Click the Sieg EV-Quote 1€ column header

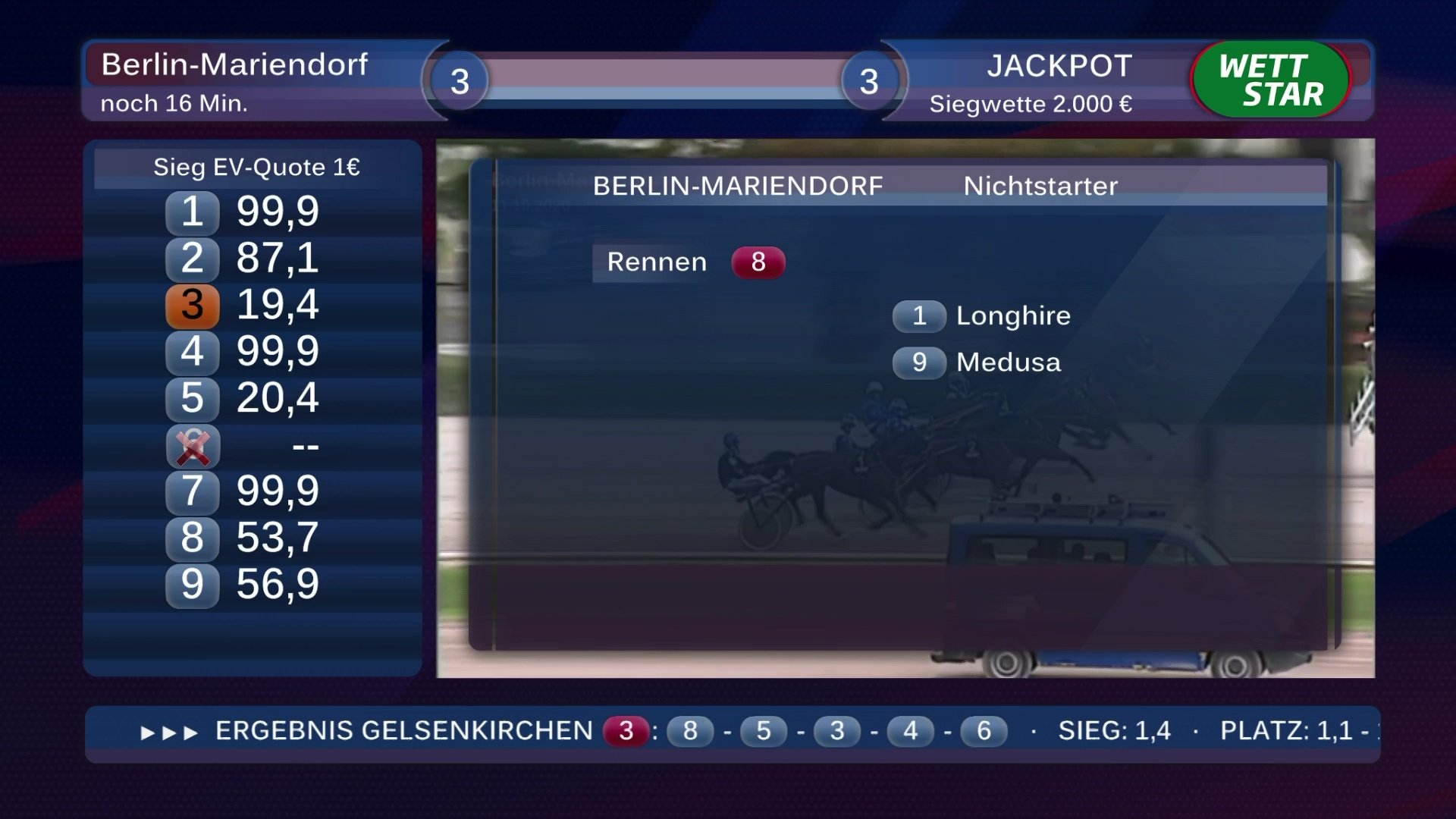pyautogui.click(x=256, y=168)
